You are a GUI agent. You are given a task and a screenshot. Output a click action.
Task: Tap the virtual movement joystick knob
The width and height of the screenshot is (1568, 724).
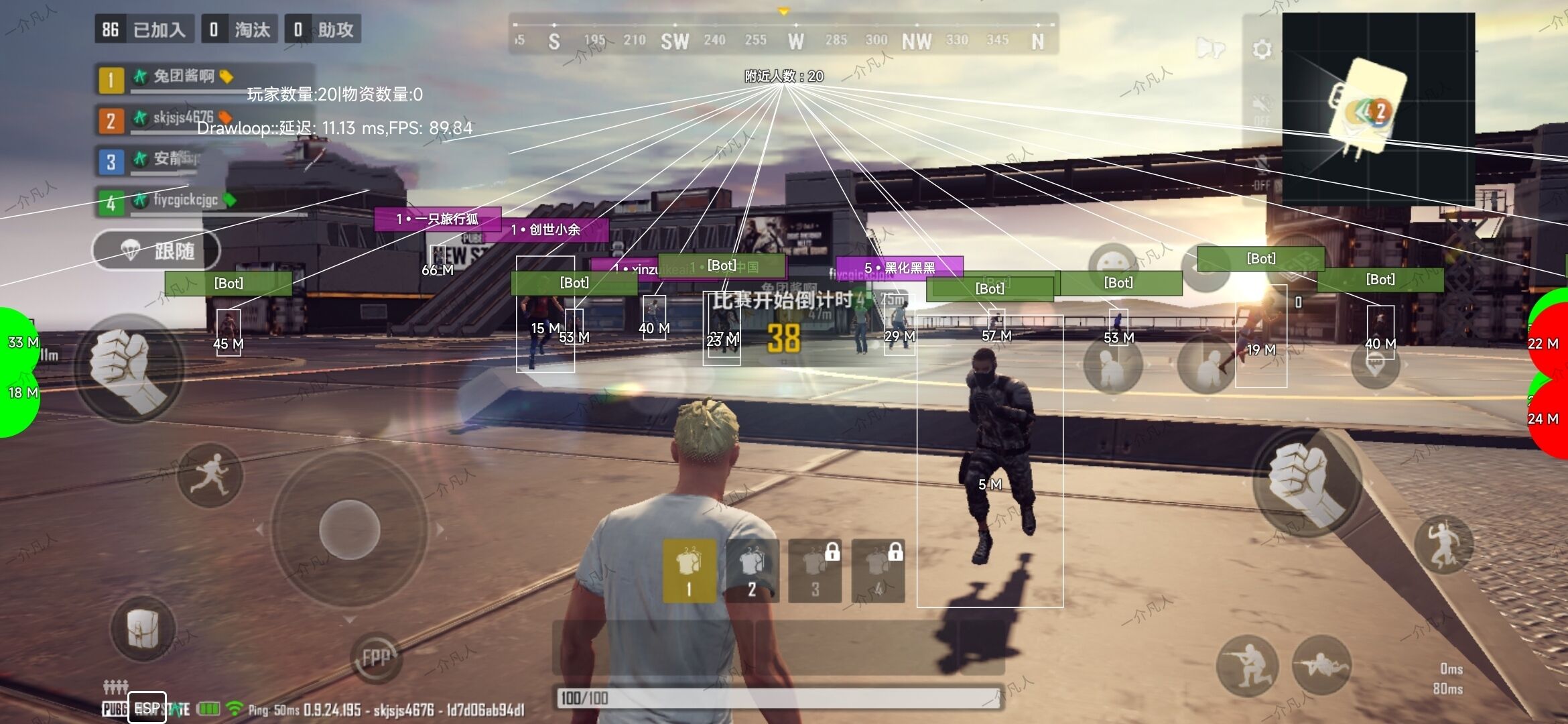pos(349,529)
